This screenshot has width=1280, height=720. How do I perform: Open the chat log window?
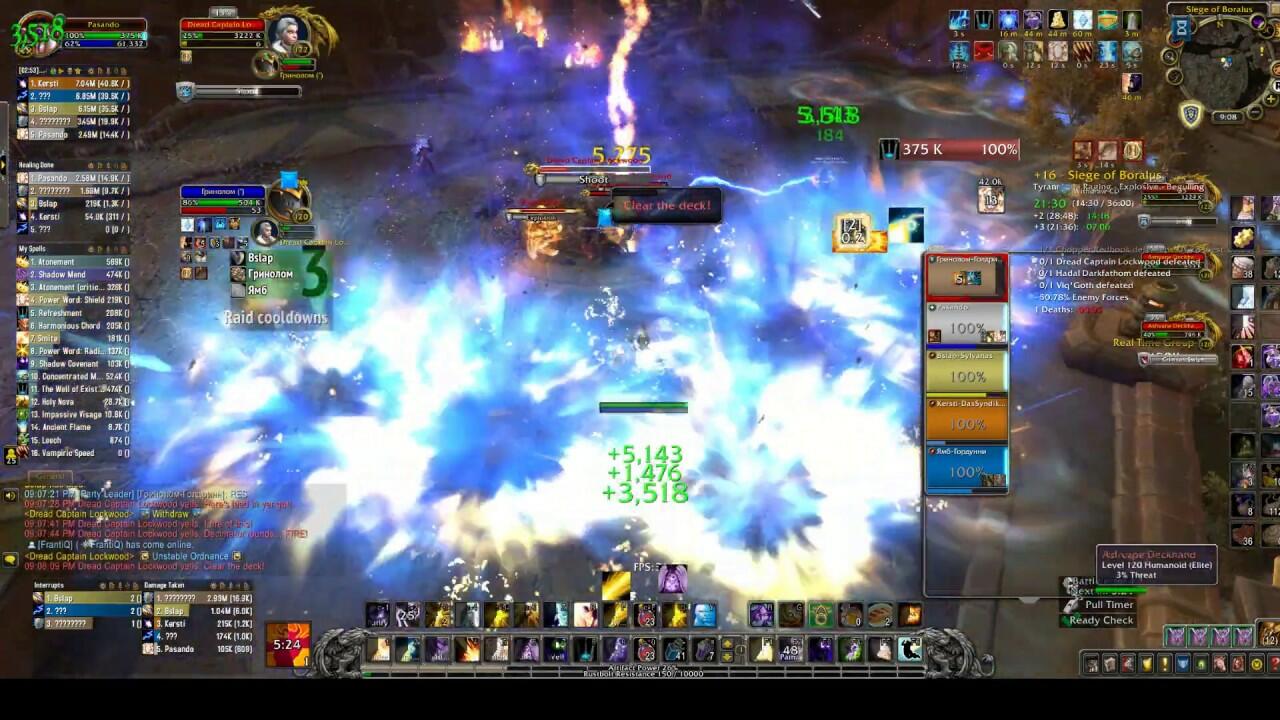point(150,530)
